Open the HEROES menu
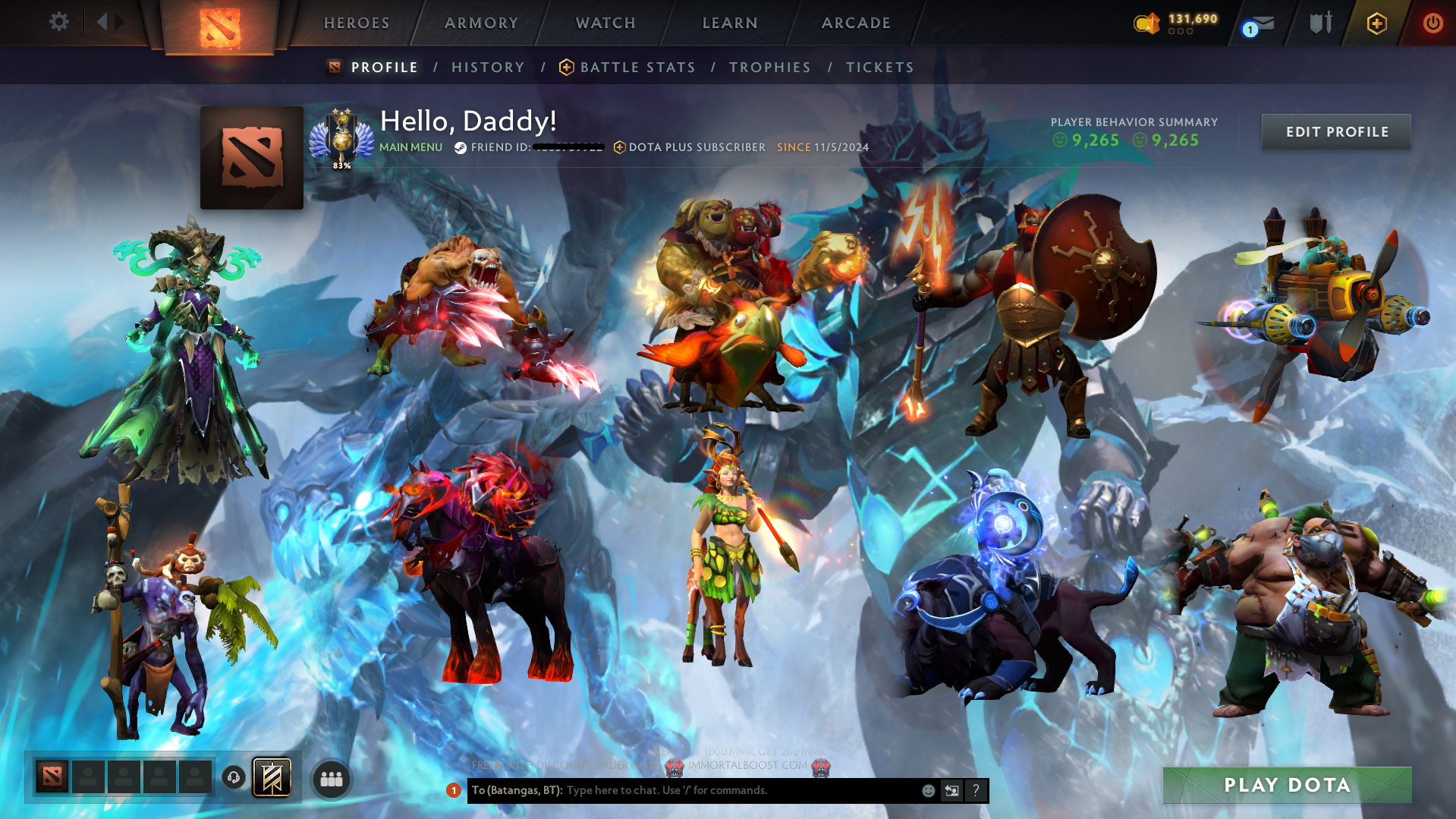Image resolution: width=1456 pixels, height=819 pixels. [355, 23]
